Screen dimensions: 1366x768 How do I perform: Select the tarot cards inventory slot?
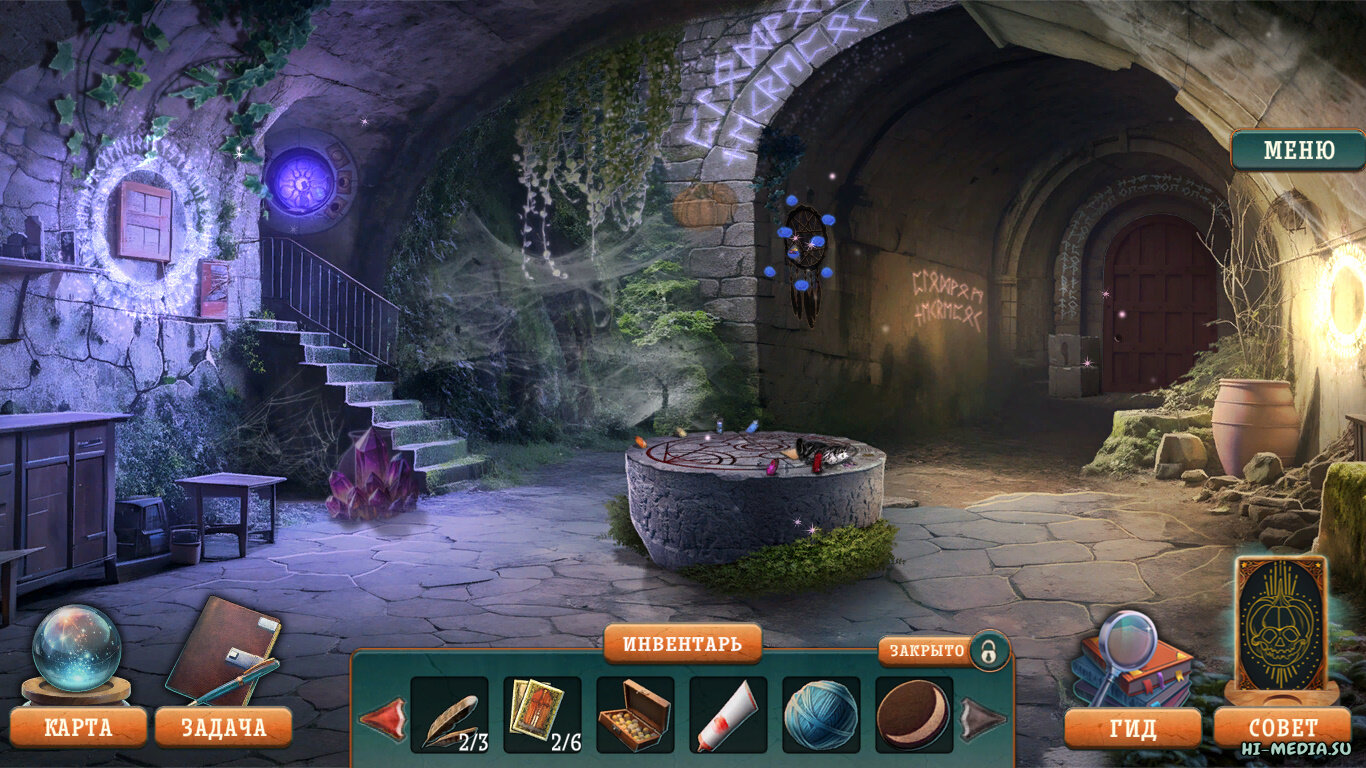pos(542,715)
